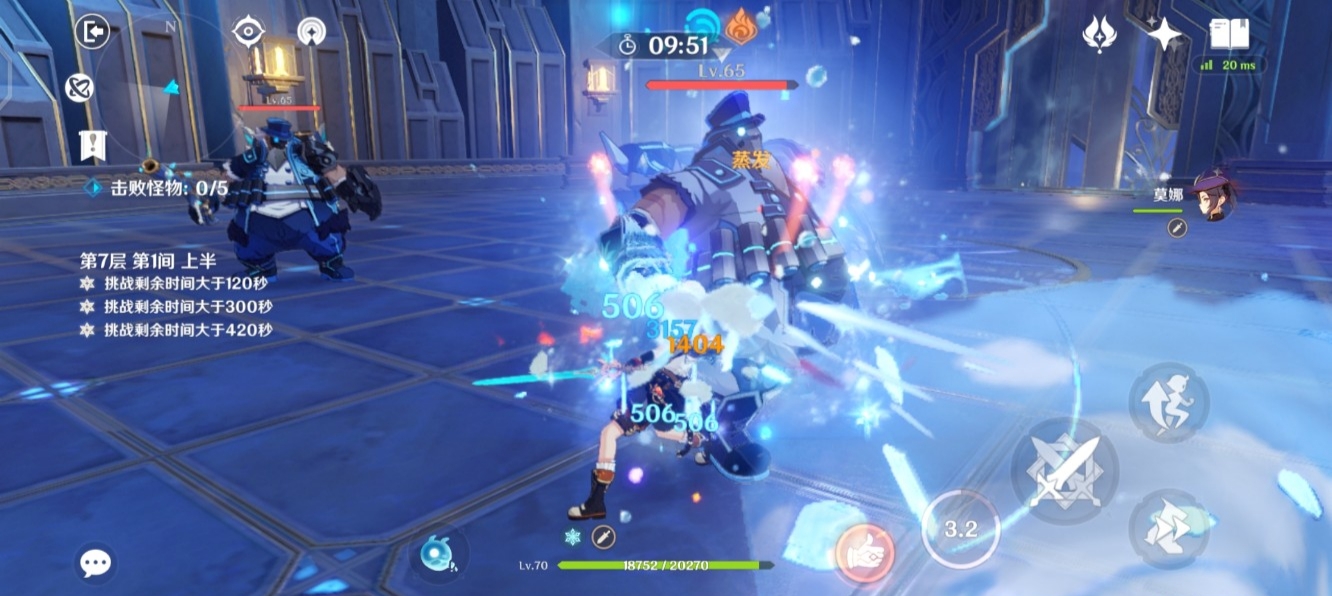Select the 击败怪物 objective tracker
Viewport: 1332px width, 596px height.
pyautogui.click(x=160, y=187)
